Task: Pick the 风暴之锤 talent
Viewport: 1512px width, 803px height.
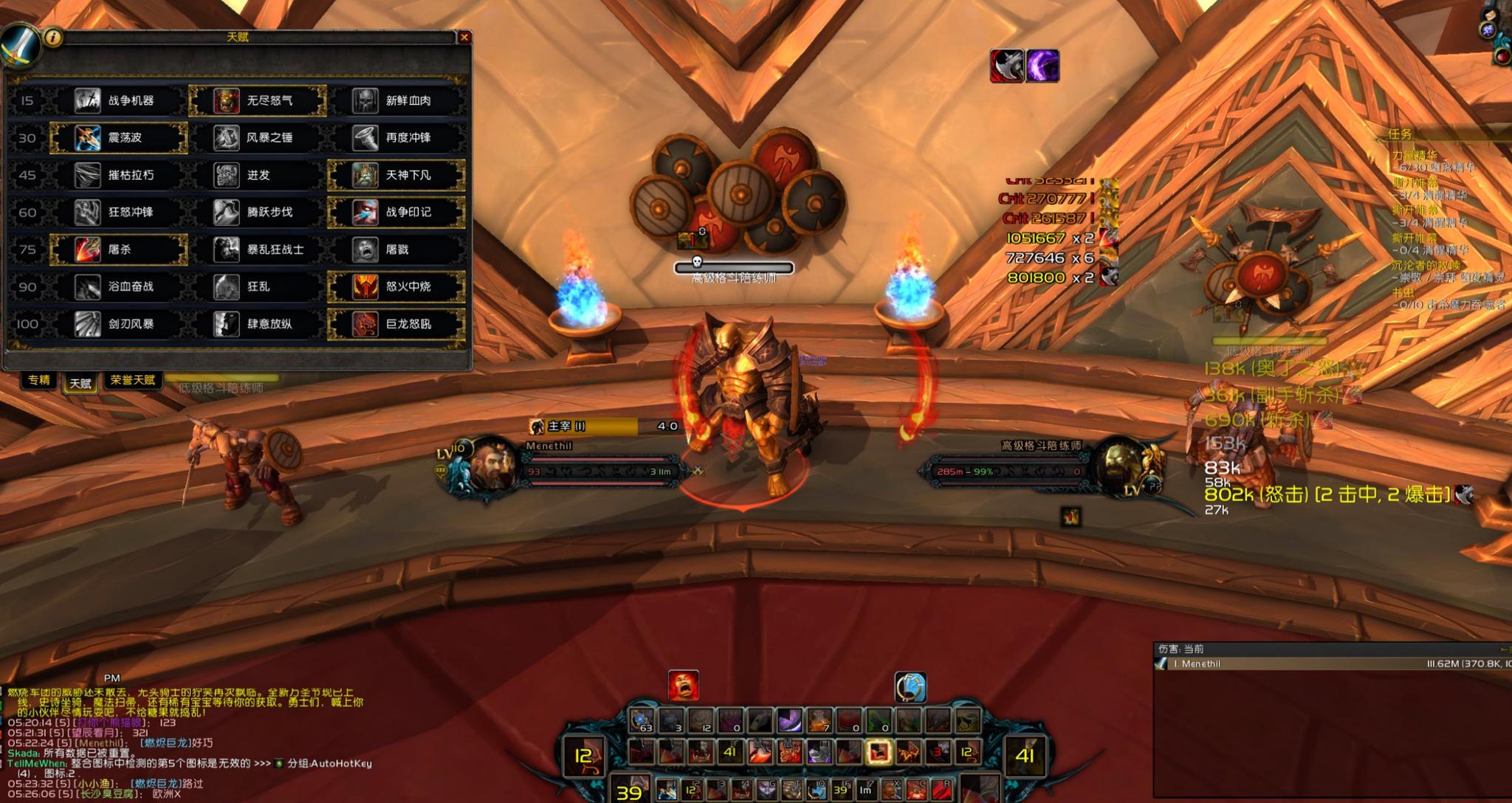Action: pyautogui.click(x=258, y=138)
